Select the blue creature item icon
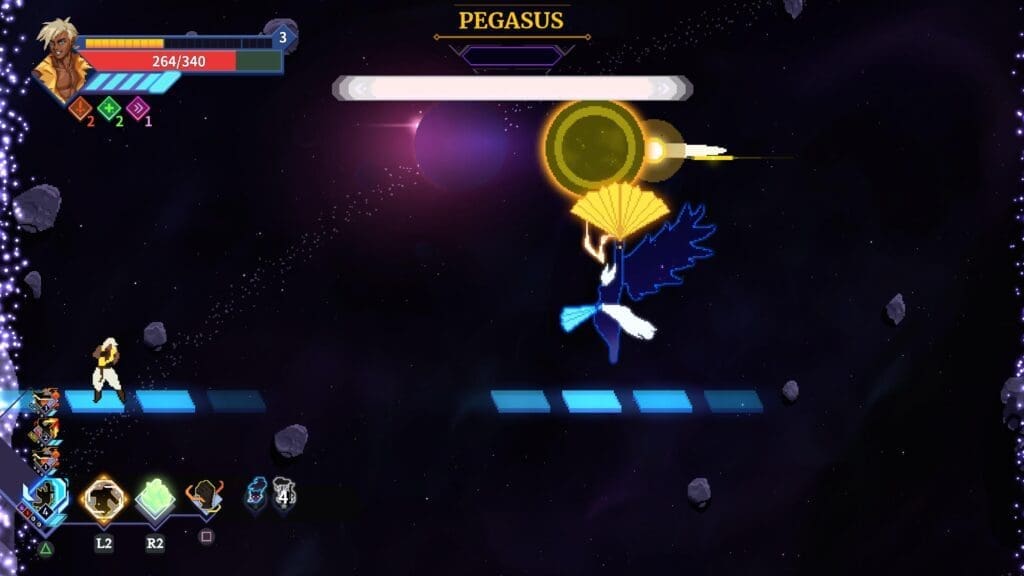Screen dimensions: 1024x576 coord(257,492)
